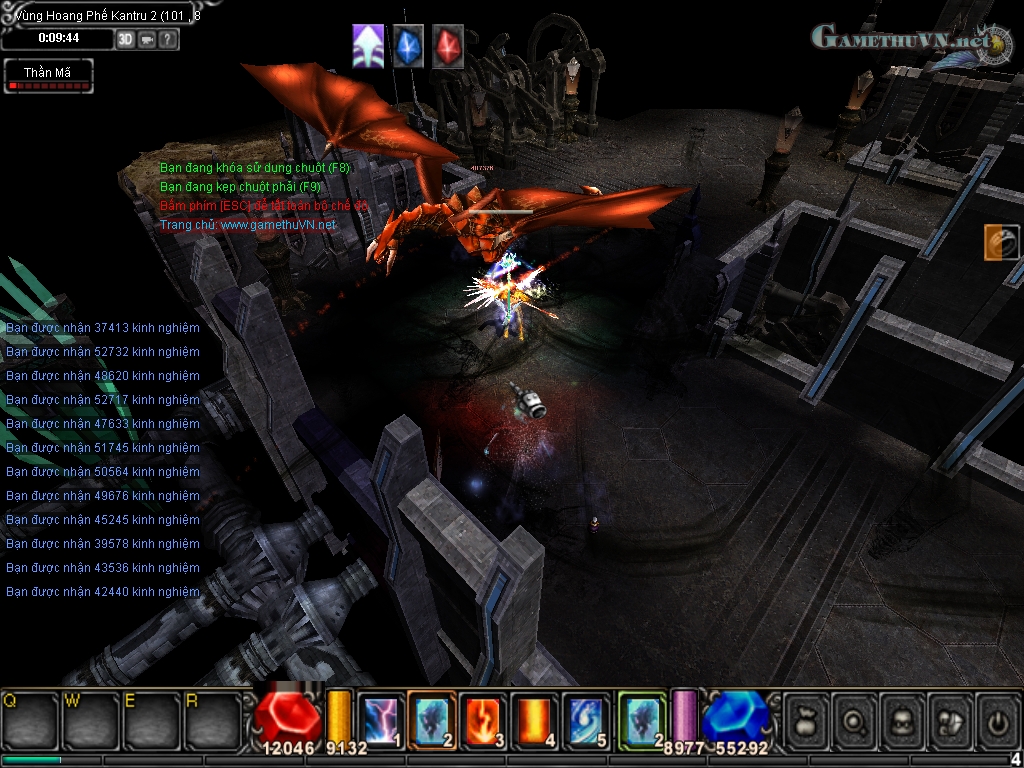Image resolution: width=1024 pixels, height=768 pixels.
Task: Use the highlighted skill in slot 2
Action: 431,720
